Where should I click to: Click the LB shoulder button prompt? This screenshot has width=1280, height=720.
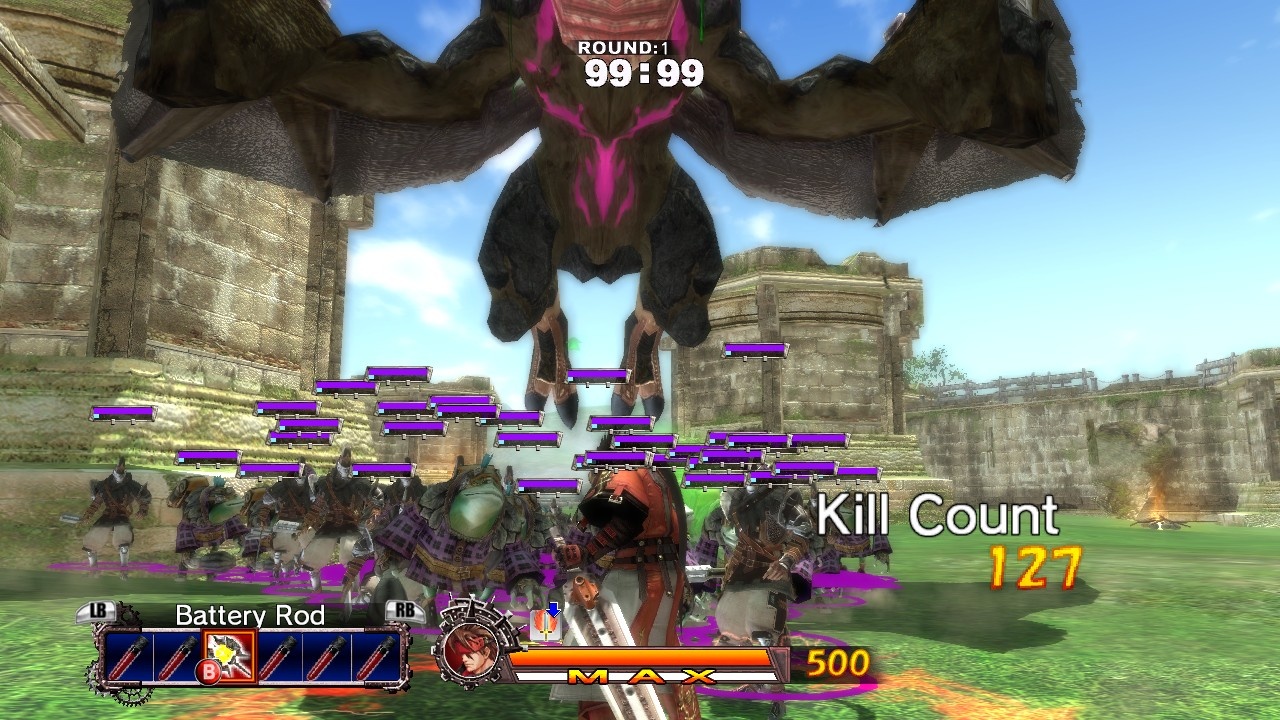(97, 611)
